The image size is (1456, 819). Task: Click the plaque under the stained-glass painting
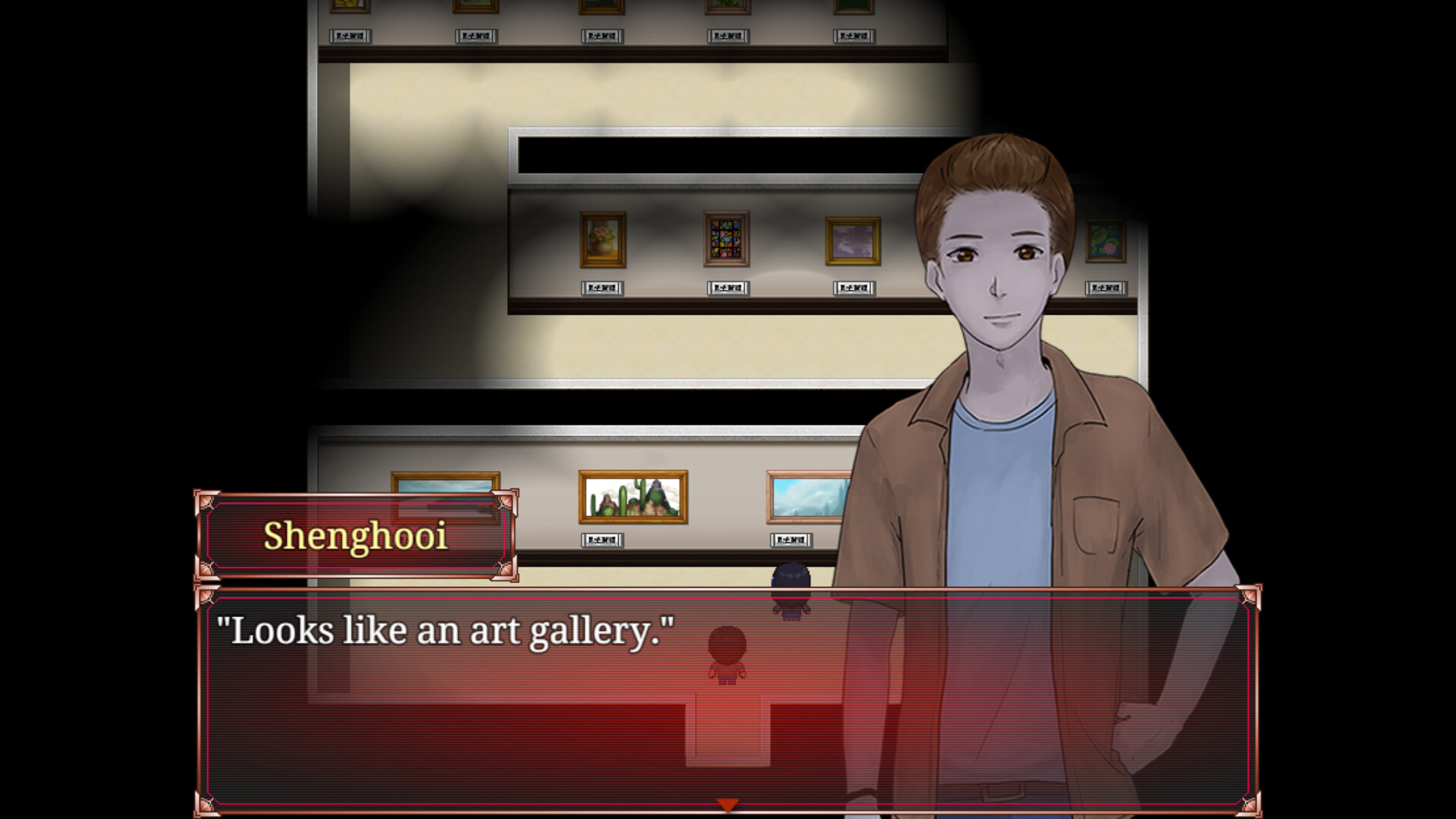click(x=726, y=288)
